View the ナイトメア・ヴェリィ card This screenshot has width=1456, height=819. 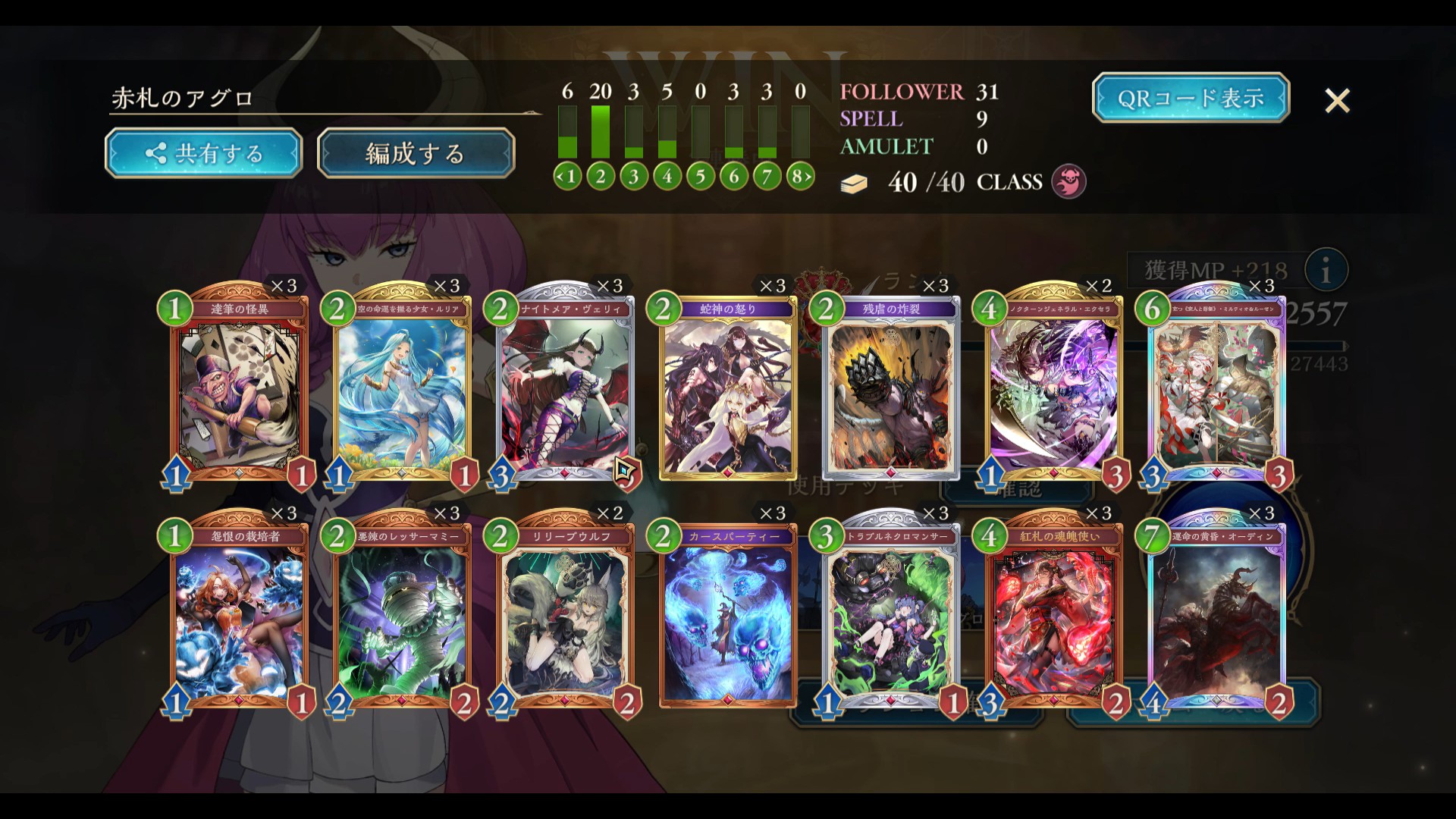(x=565, y=391)
